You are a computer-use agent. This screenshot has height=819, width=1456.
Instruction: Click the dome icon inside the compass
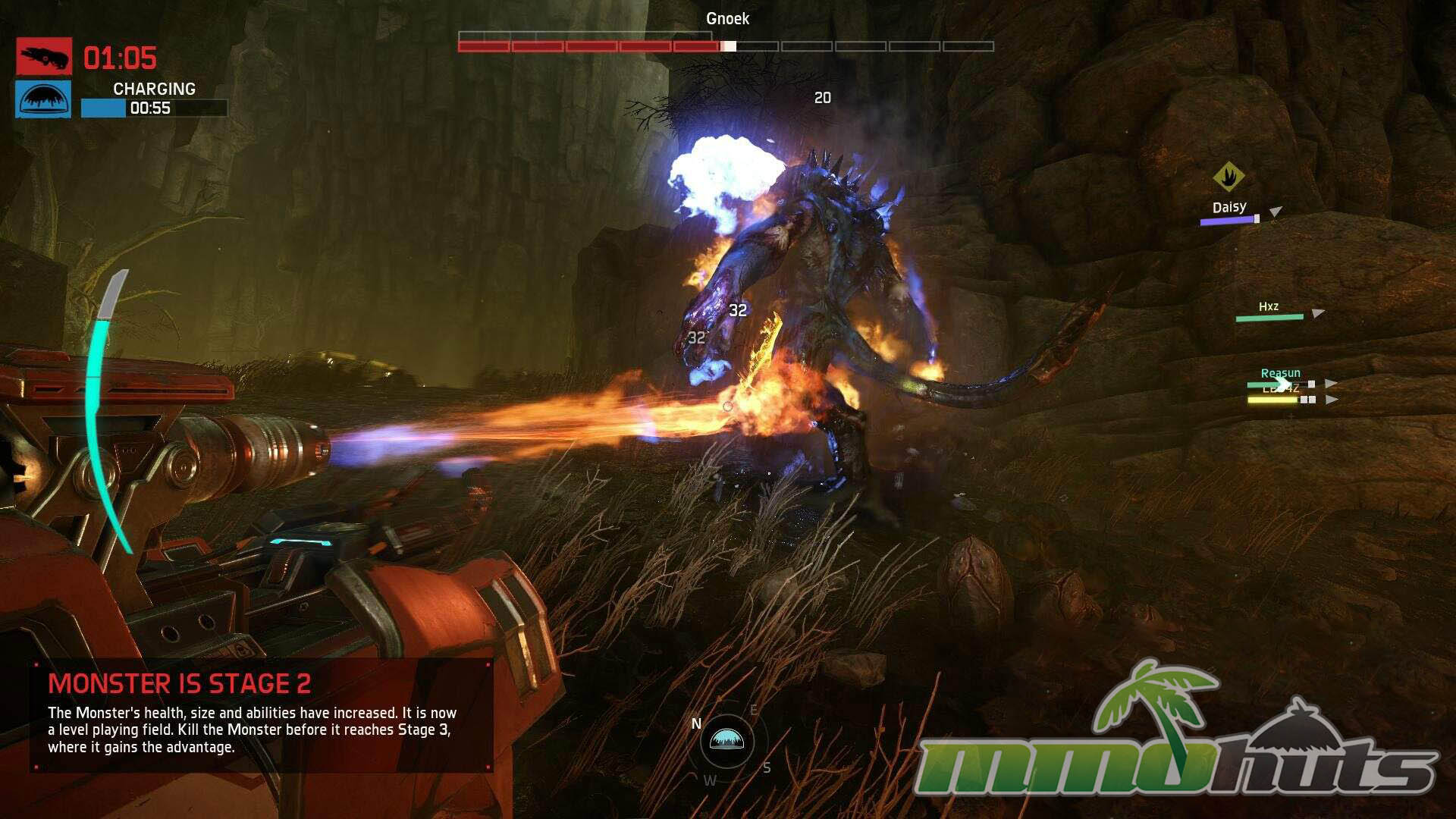[x=726, y=740]
